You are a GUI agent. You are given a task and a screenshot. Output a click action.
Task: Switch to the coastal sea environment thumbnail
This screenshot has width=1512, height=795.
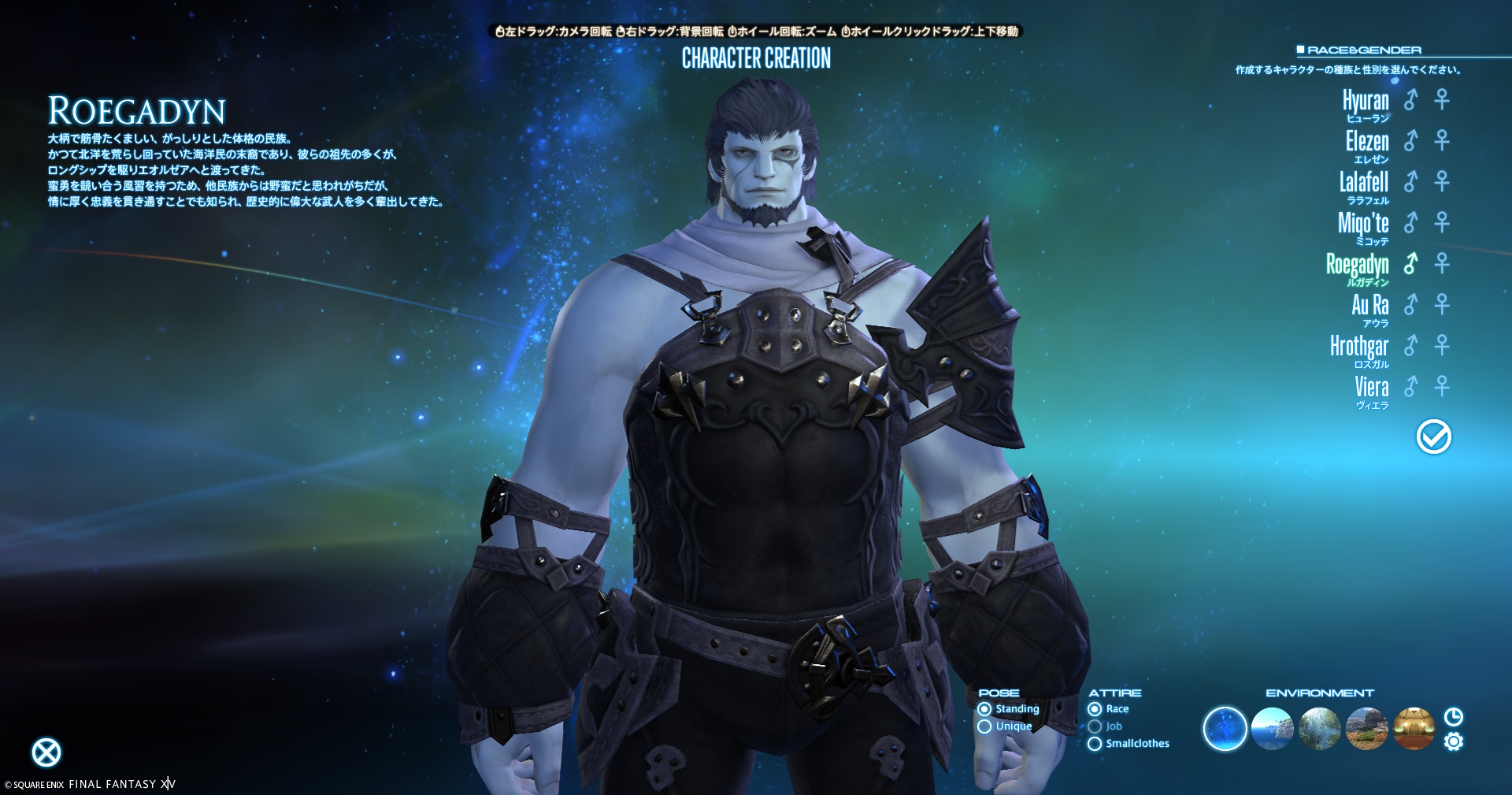click(x=1272, y=729)
